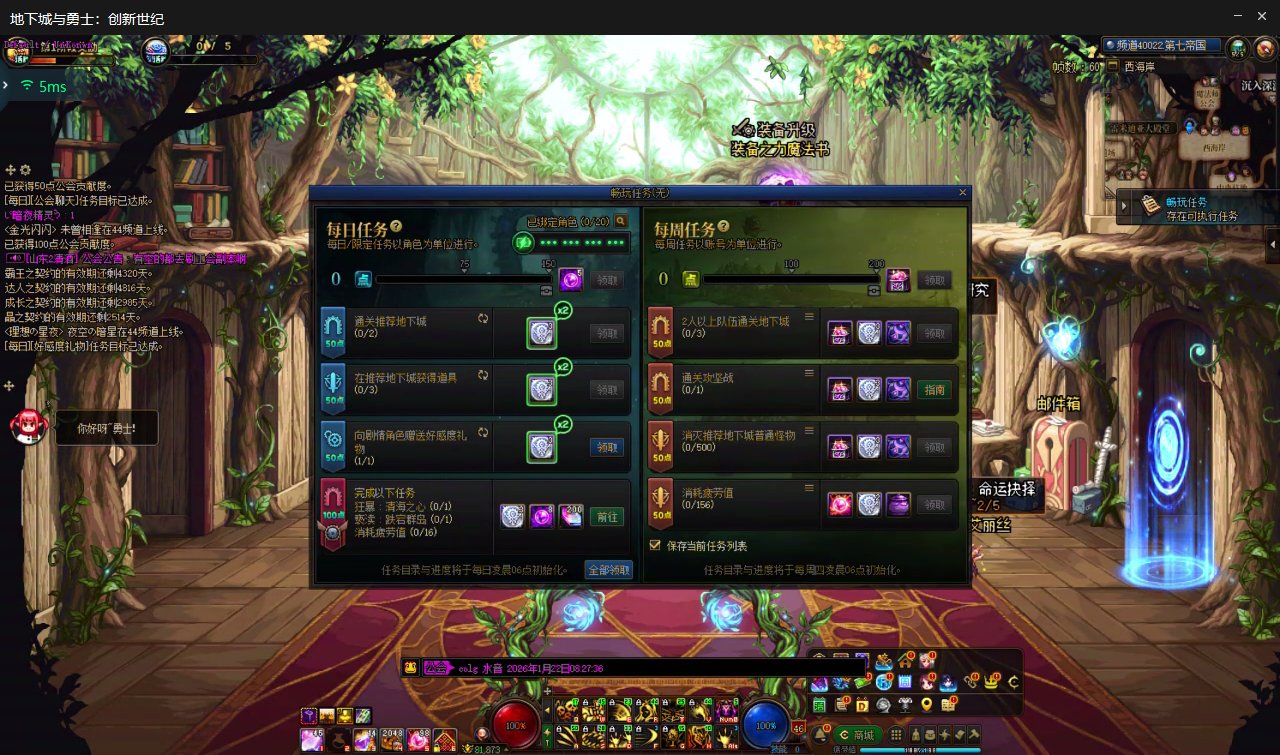The height and width of the screenshot is (755, 1280).
Task: Click the yellow map pin icon
Action: click(x=926, y=705)
